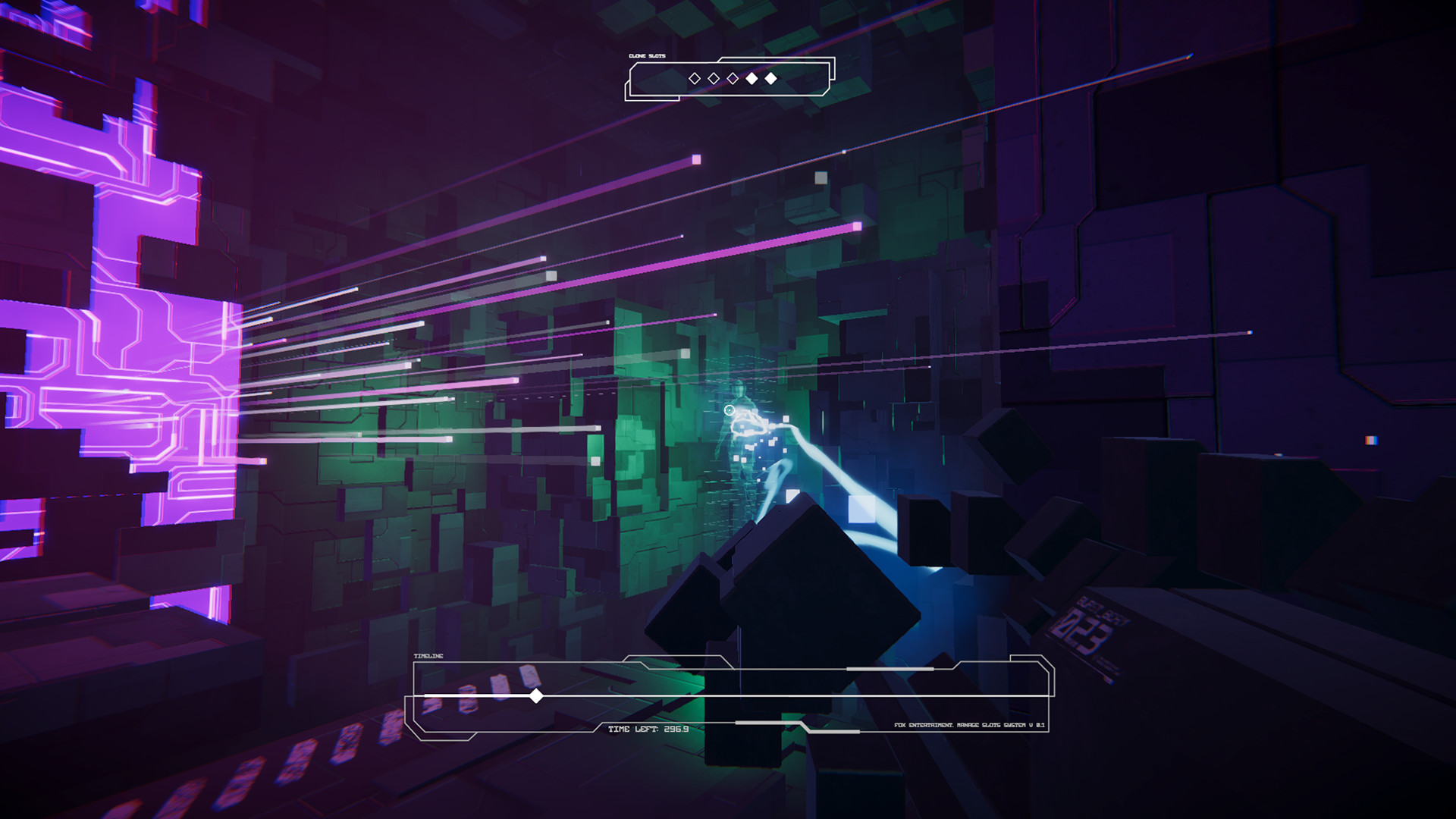Click the center aiming reticle circle
1456x819 pixels.
click(x=729, y=410)
